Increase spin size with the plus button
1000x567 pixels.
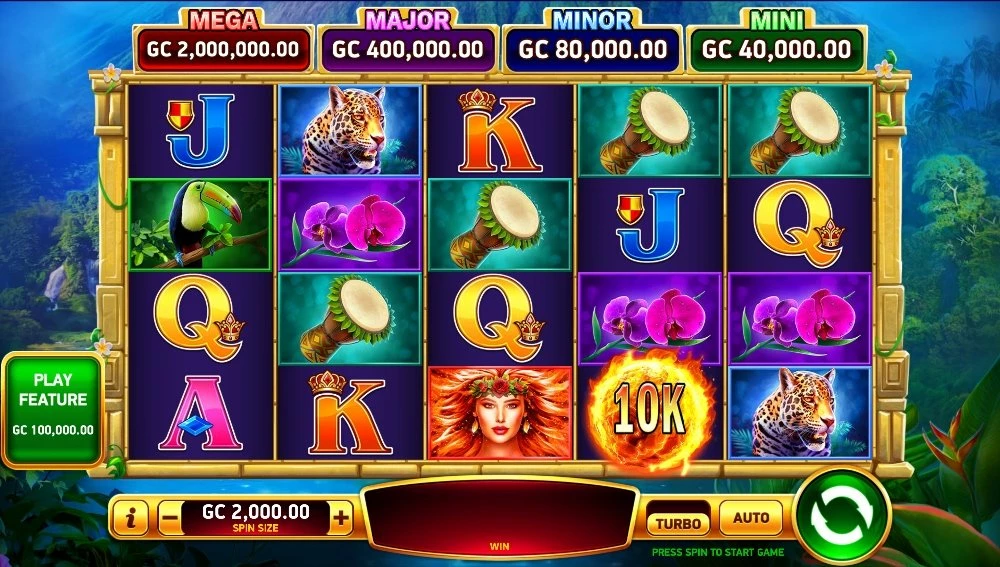(x=342, y=517)
